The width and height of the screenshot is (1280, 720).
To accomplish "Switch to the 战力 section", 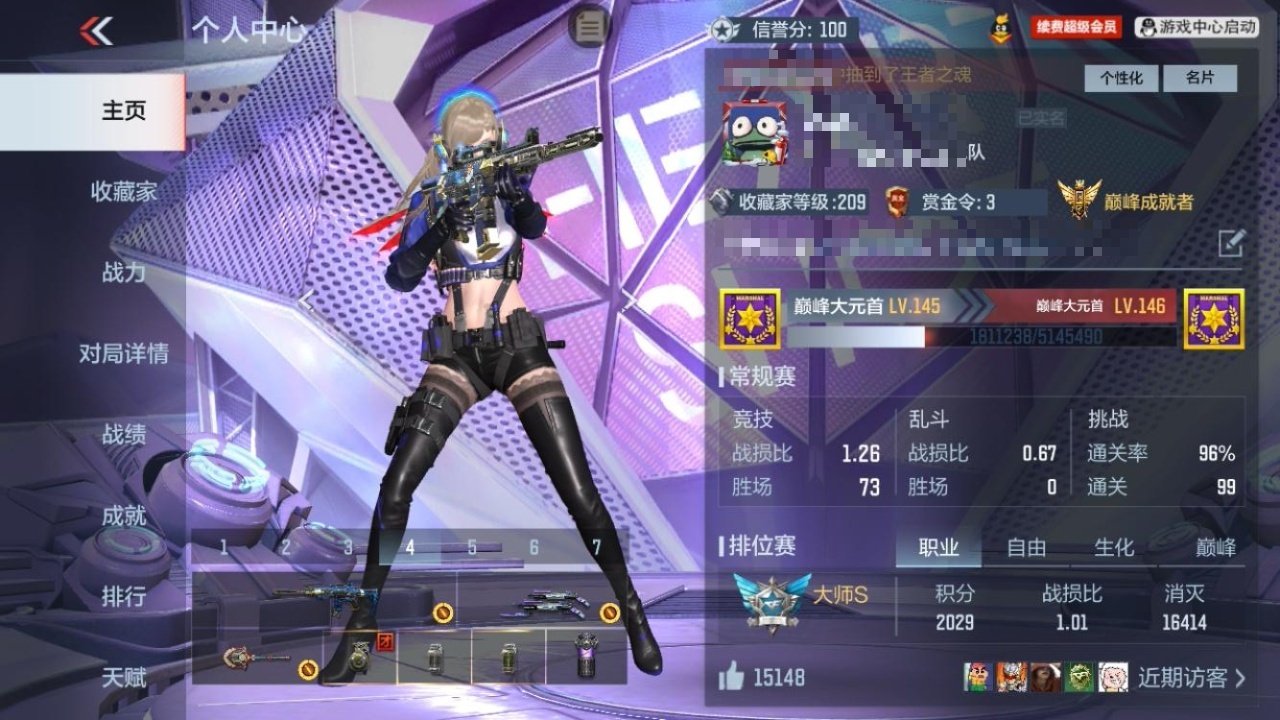I will tap(124, 272).
